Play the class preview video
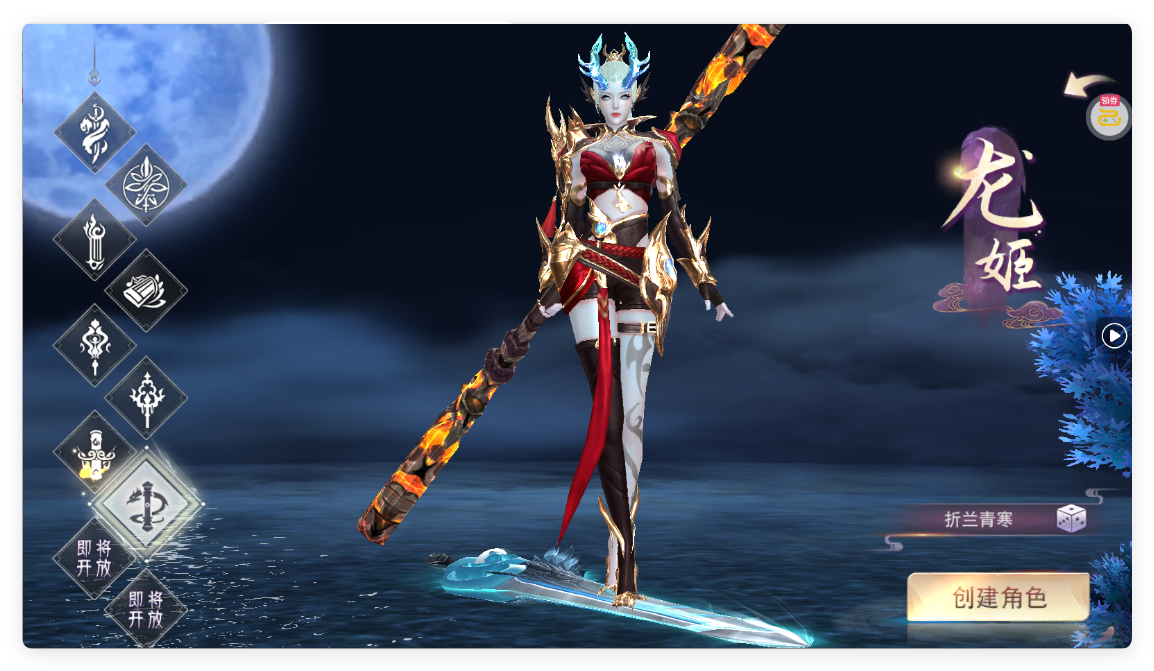Image resolution: width=1154 pixels, height=671 pixels. click(1114, 336)
